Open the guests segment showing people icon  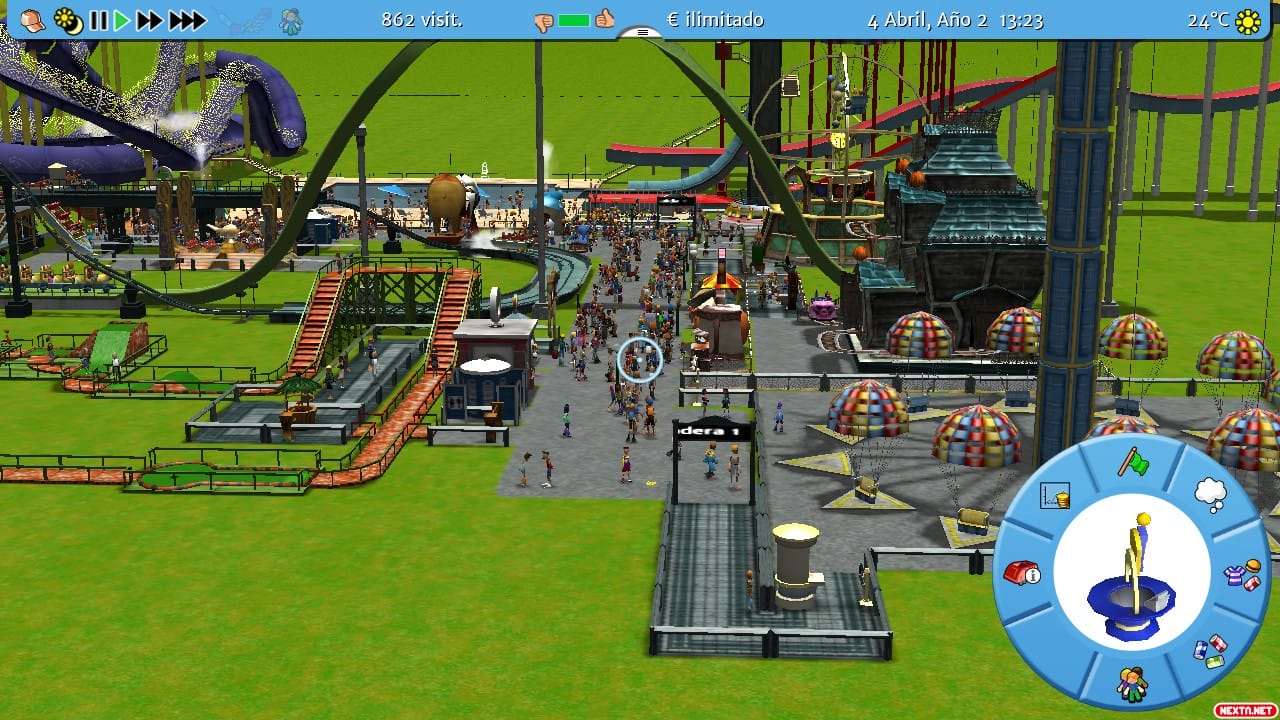1135,683
